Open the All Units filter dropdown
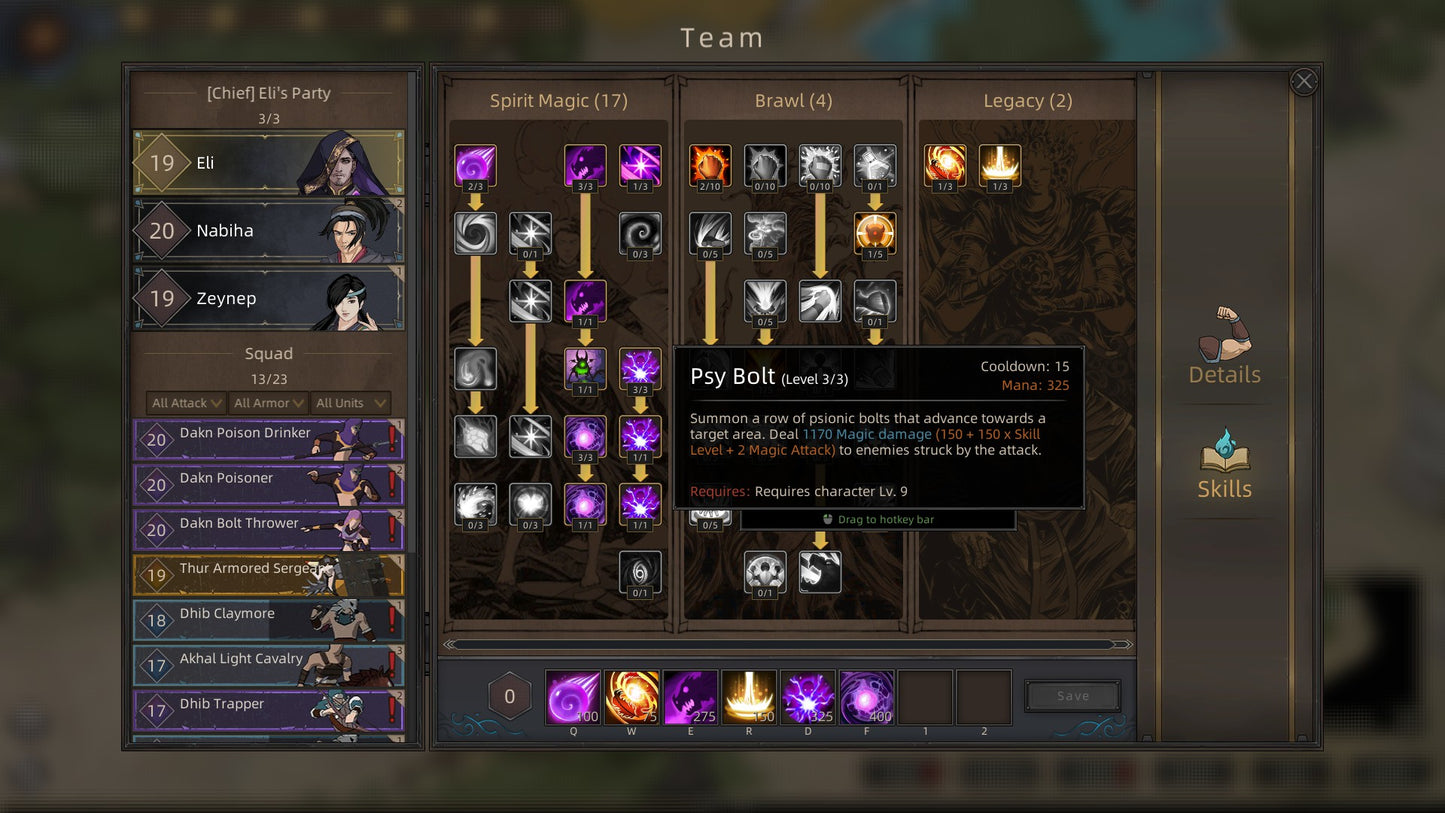Screen dimensions: 1445x813 pos(350,403)
